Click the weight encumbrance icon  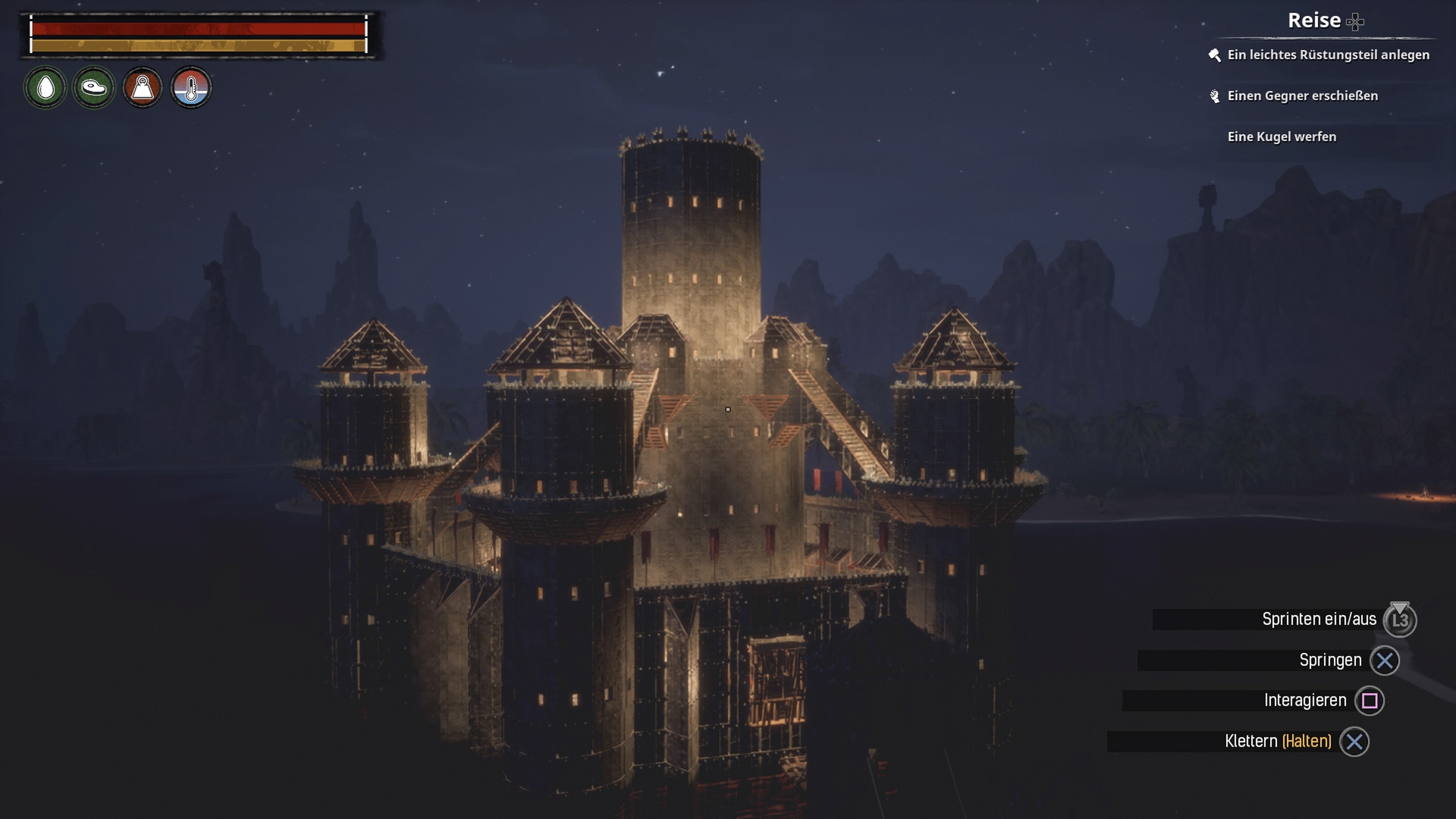click(x=143, y=88)
